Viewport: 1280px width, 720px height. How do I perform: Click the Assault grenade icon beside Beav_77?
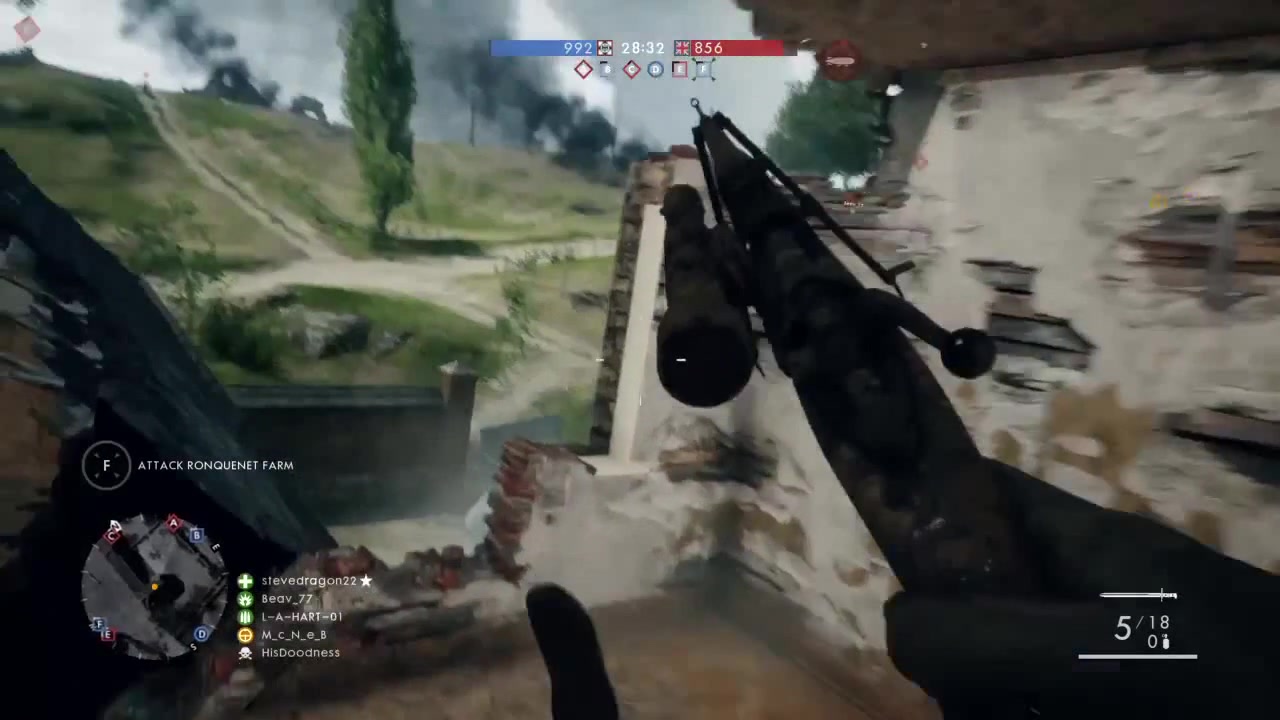[245, 598]
